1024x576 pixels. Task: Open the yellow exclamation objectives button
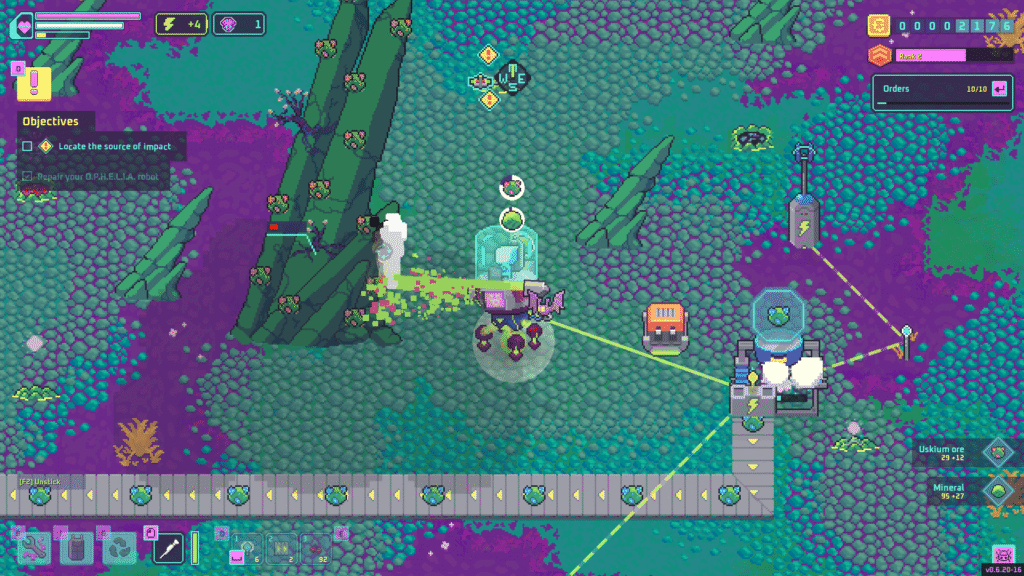pos(34,83)
